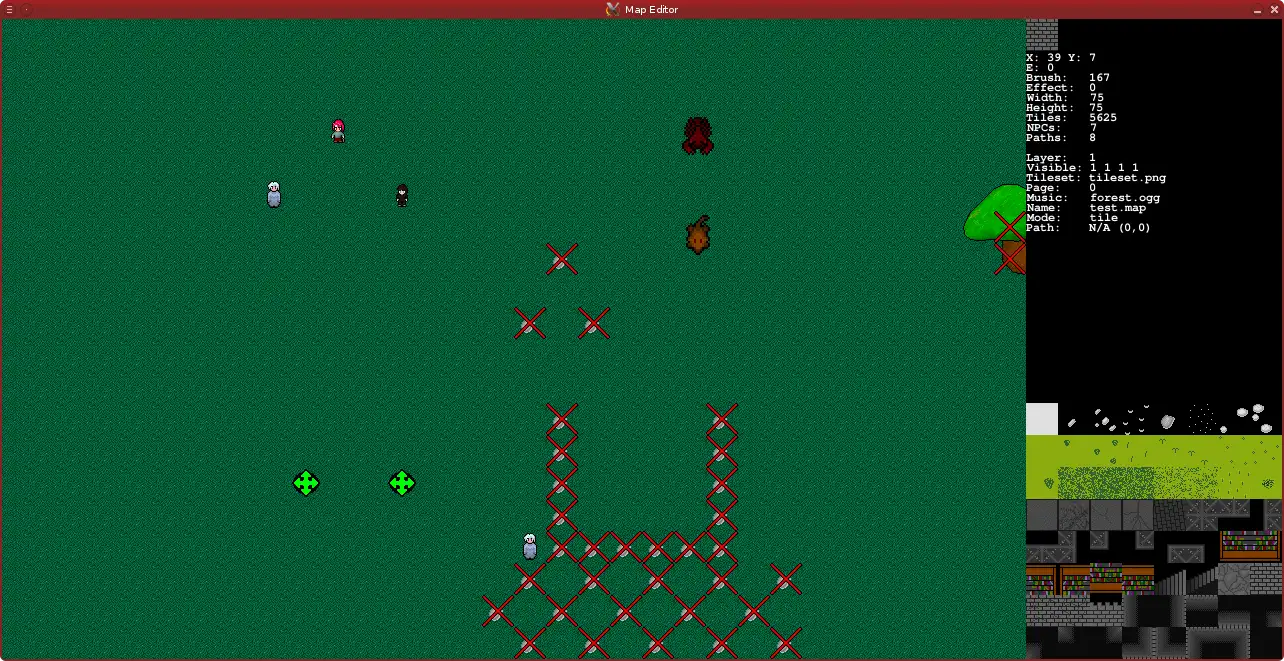The height and width of the screenshot is (661, 1284).
Task: Pick the diagonal cobblestone floor tile
Action: point(1169,514)
